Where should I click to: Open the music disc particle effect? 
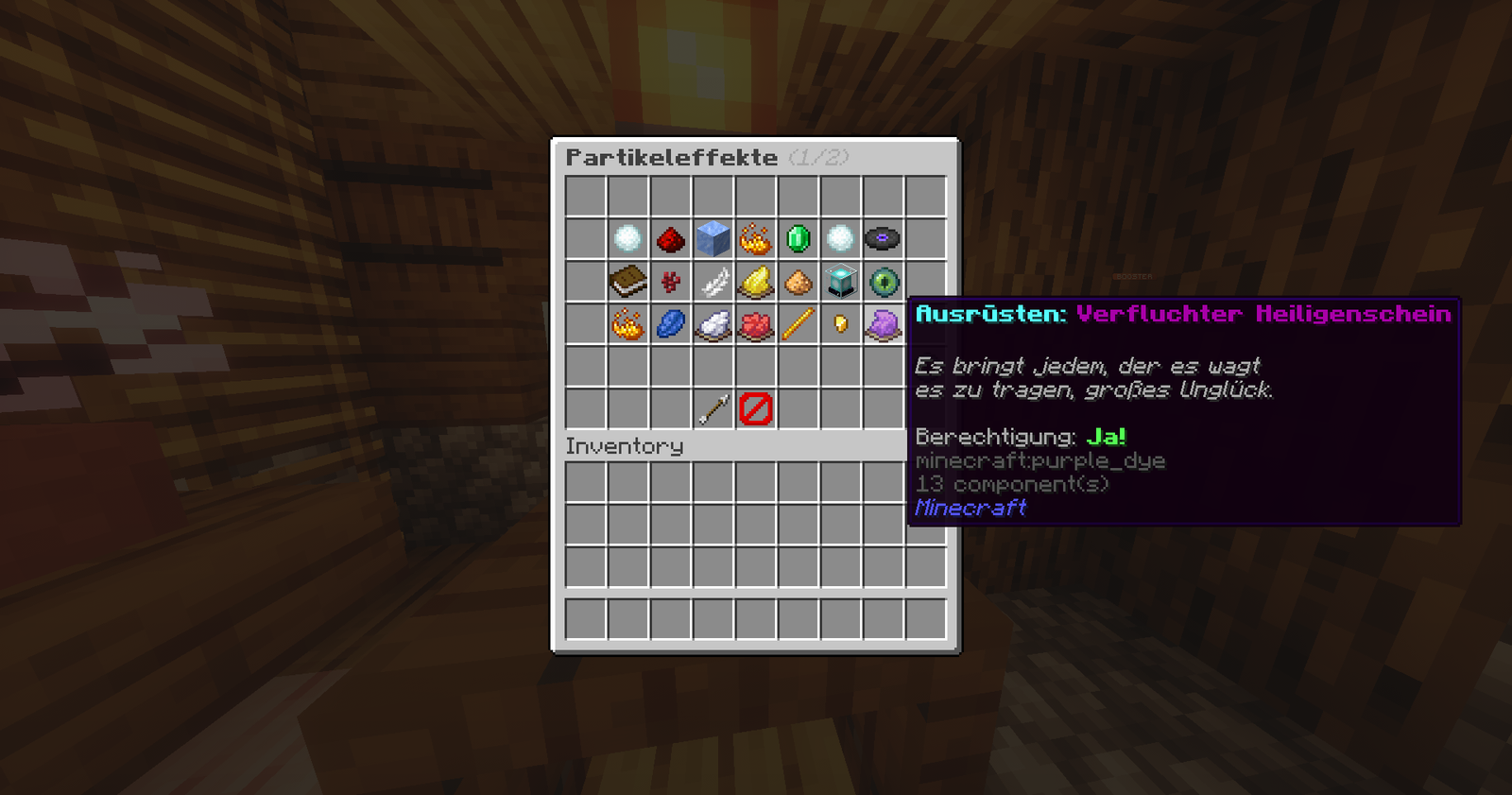pyautogui.click(x=882, y=238)
